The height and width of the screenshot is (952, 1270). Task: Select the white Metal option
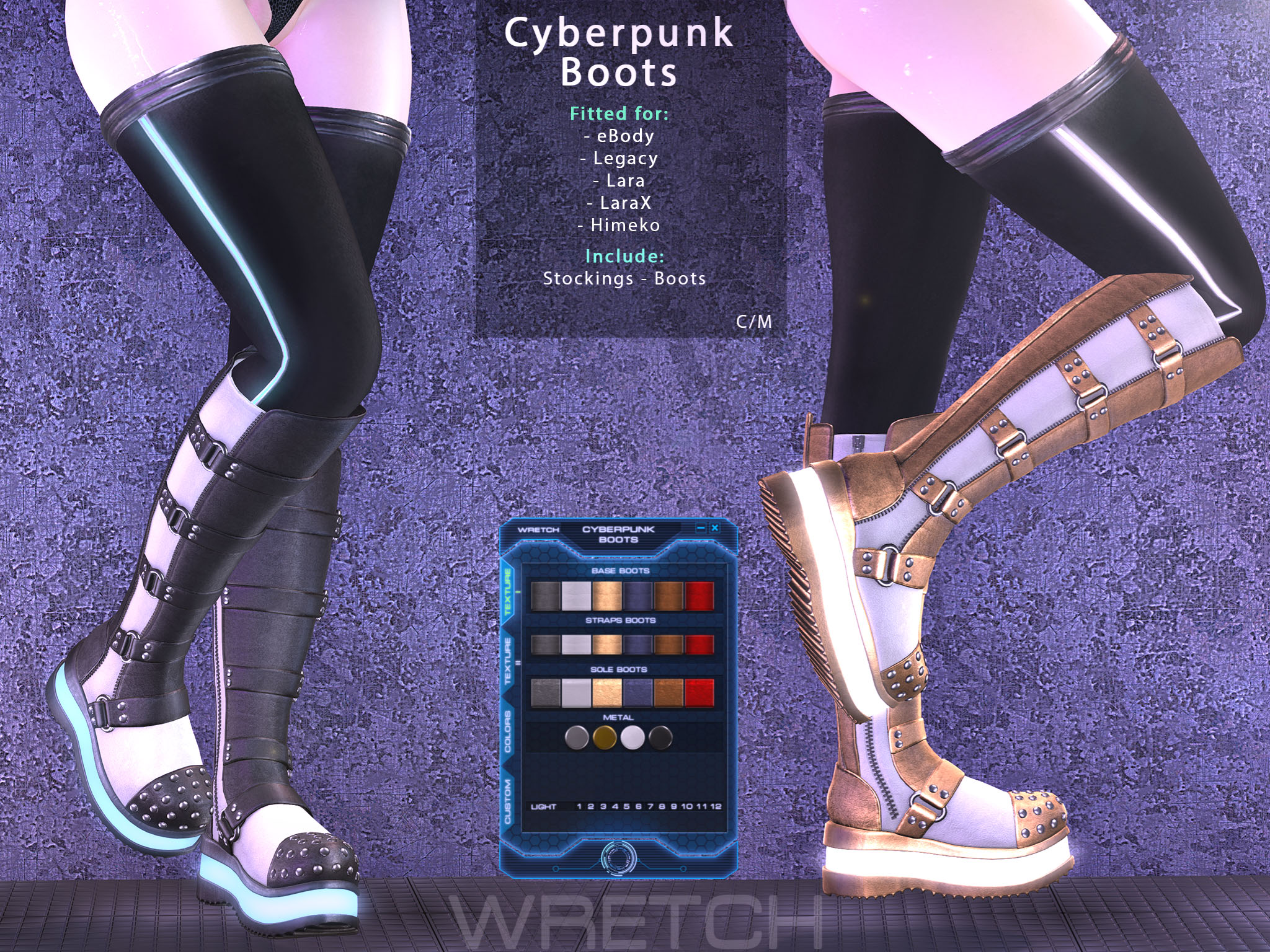633,738
